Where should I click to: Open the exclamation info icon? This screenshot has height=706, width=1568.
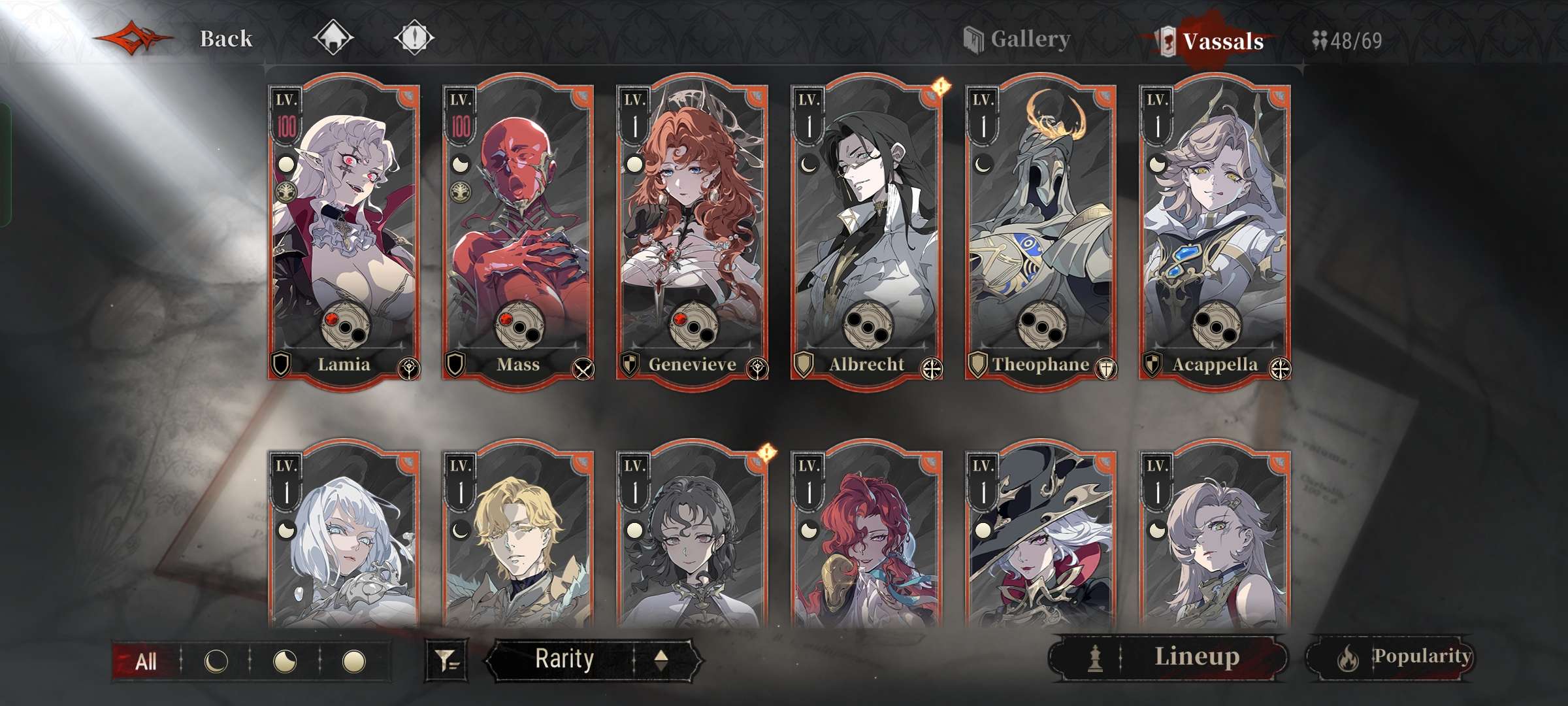[414, 37]
